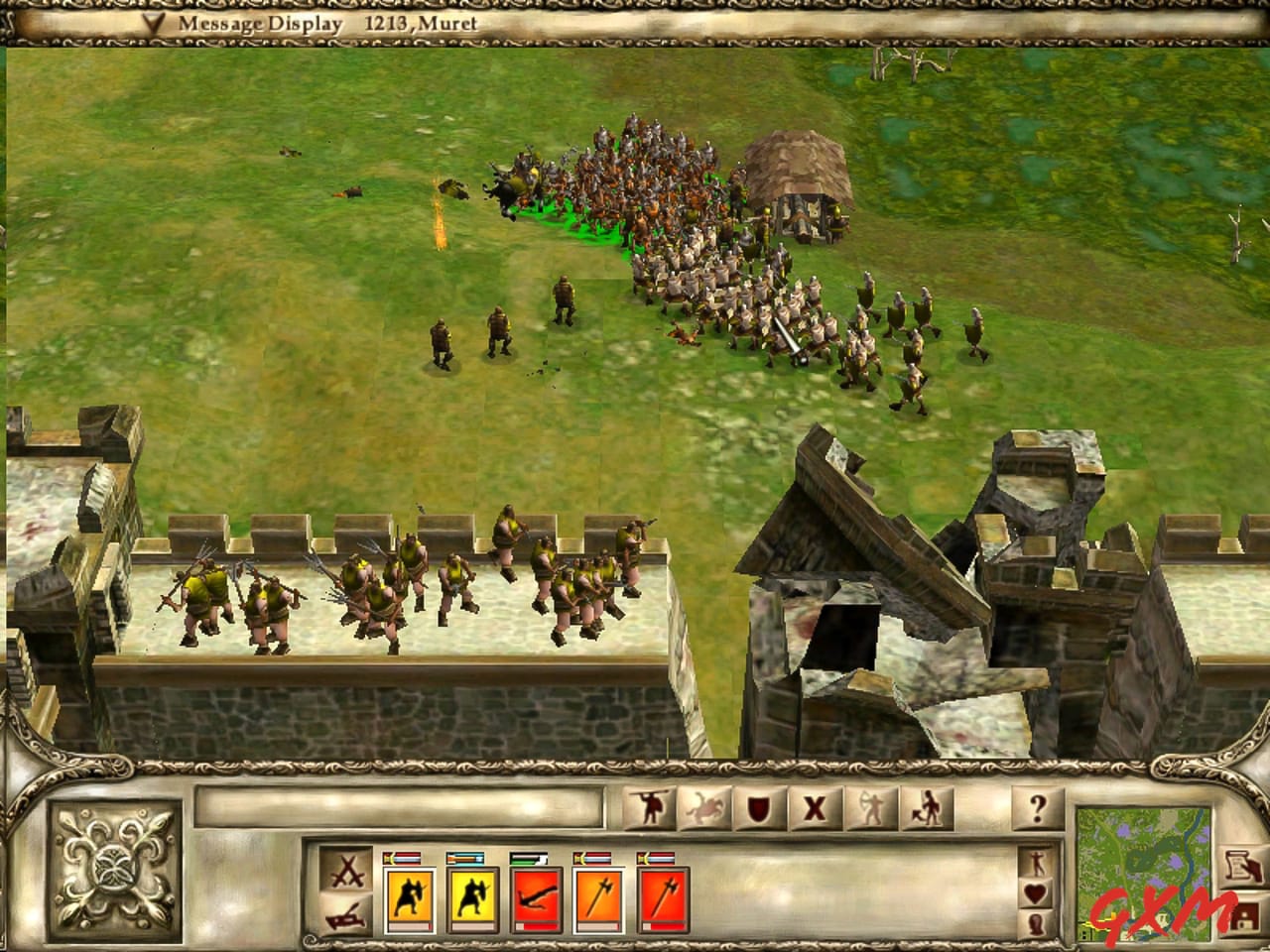
Task: Click the health bar under the crossbowman card
Action: (x=536, y=927)
